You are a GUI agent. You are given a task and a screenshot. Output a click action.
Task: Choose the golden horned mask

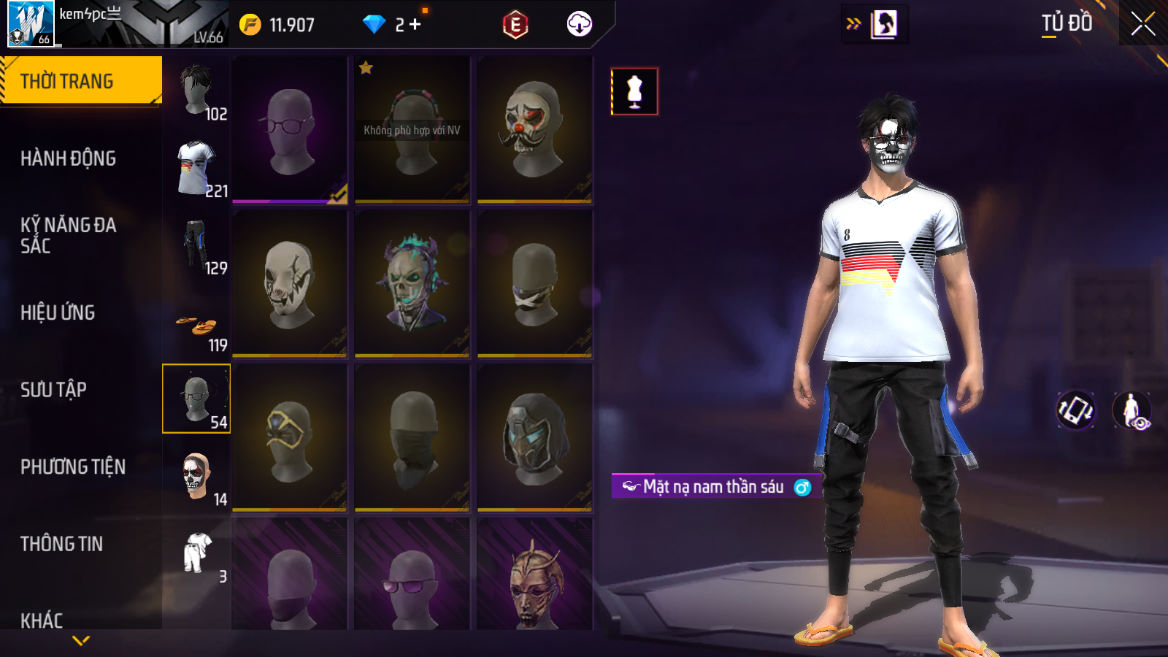pyautogui.click(x=535, y=580)
